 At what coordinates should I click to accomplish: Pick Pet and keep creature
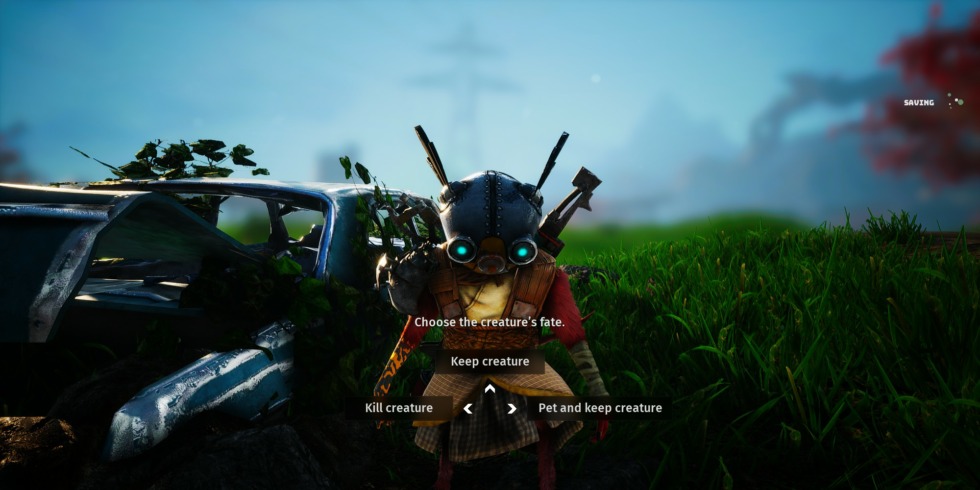[x=599, y=408]
